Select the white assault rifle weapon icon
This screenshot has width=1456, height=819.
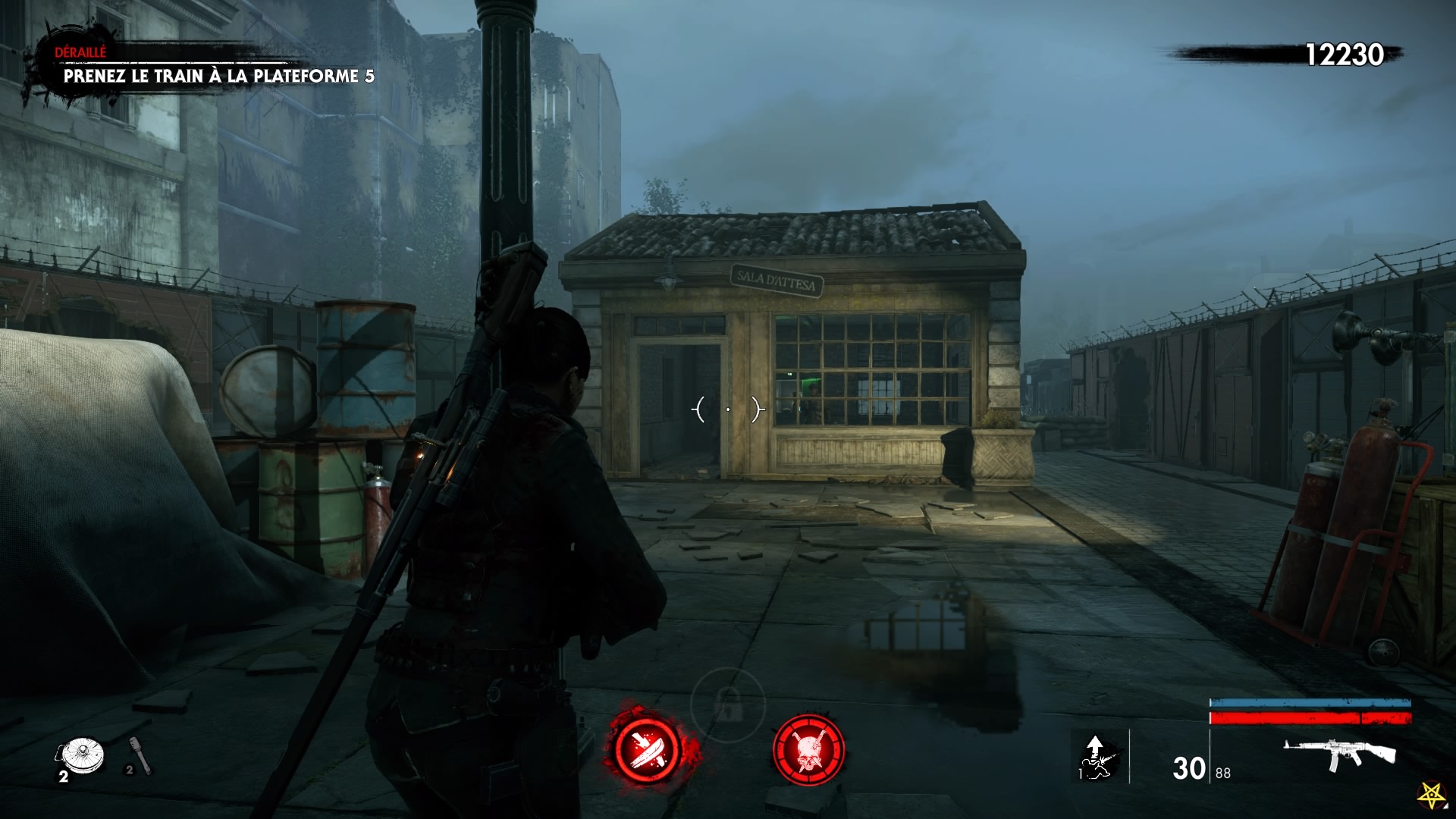click(x=1339, y=753)
